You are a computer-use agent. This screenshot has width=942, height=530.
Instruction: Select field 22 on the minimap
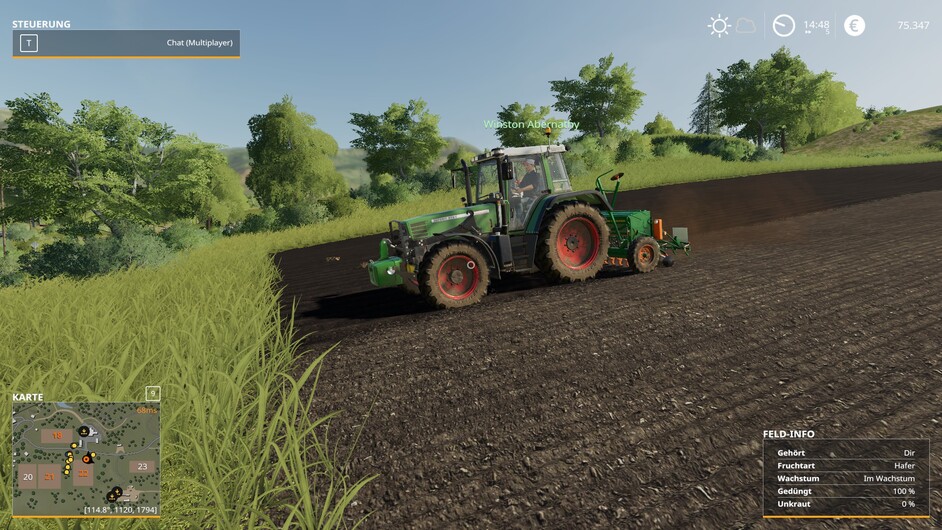(83, 474)
